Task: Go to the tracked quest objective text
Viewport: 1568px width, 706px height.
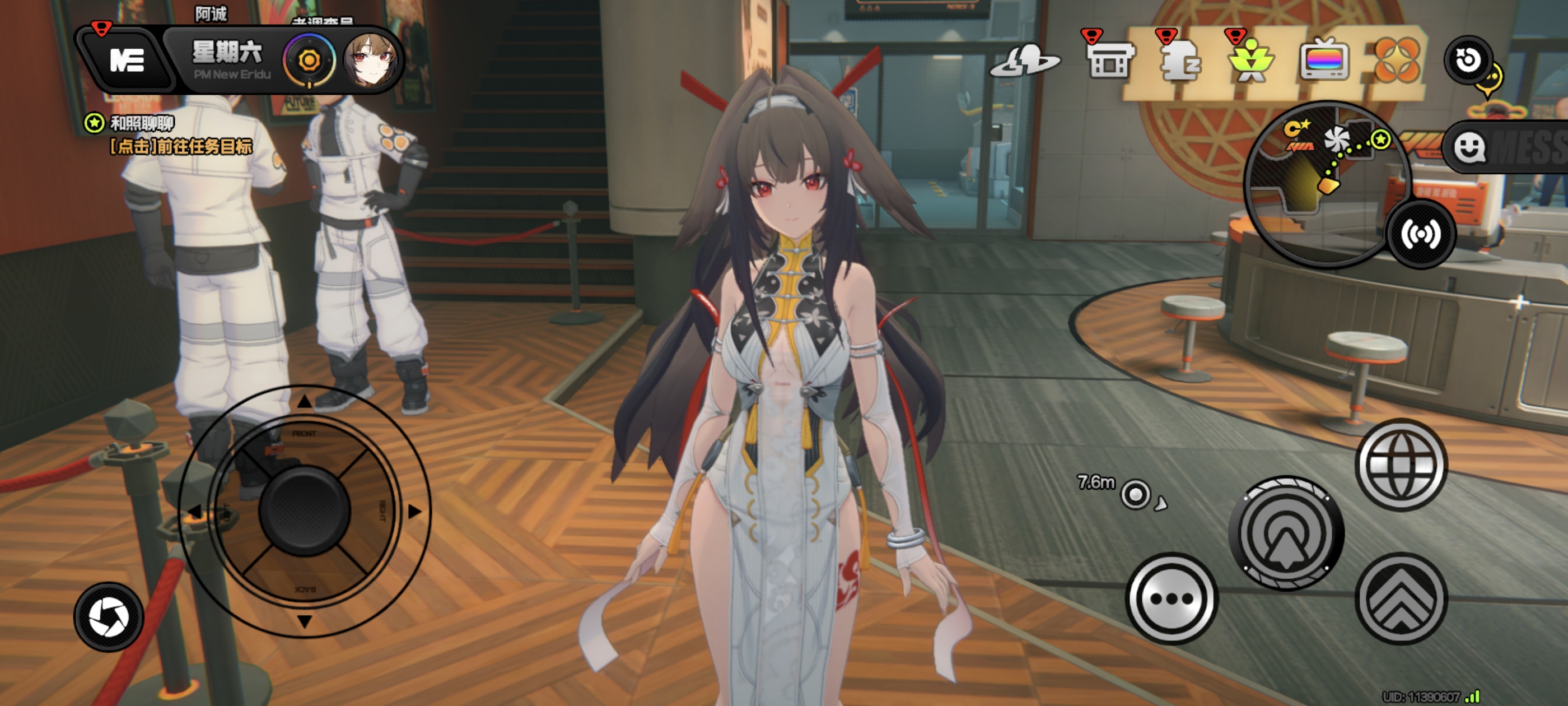Action: pos(180,147)
